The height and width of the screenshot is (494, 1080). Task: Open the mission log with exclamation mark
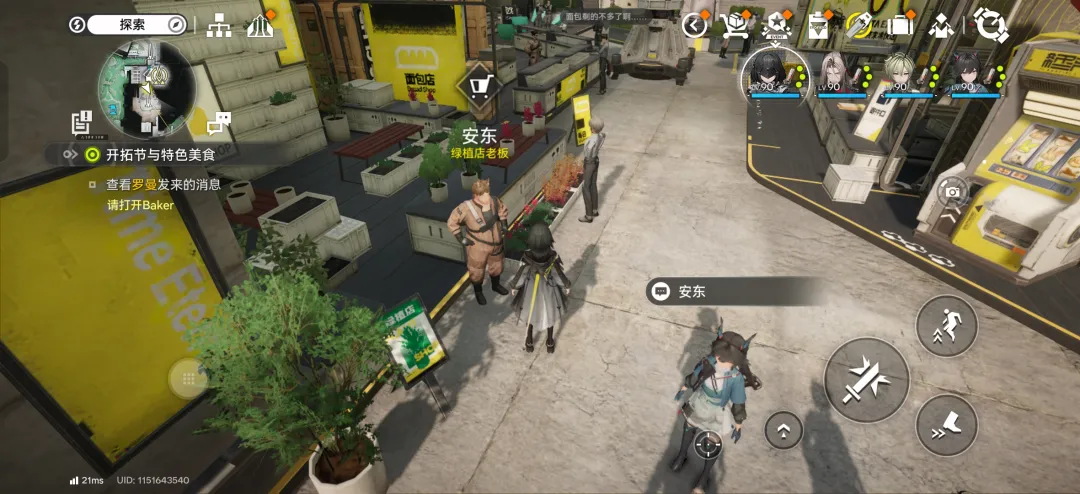(x=82, y=123)
